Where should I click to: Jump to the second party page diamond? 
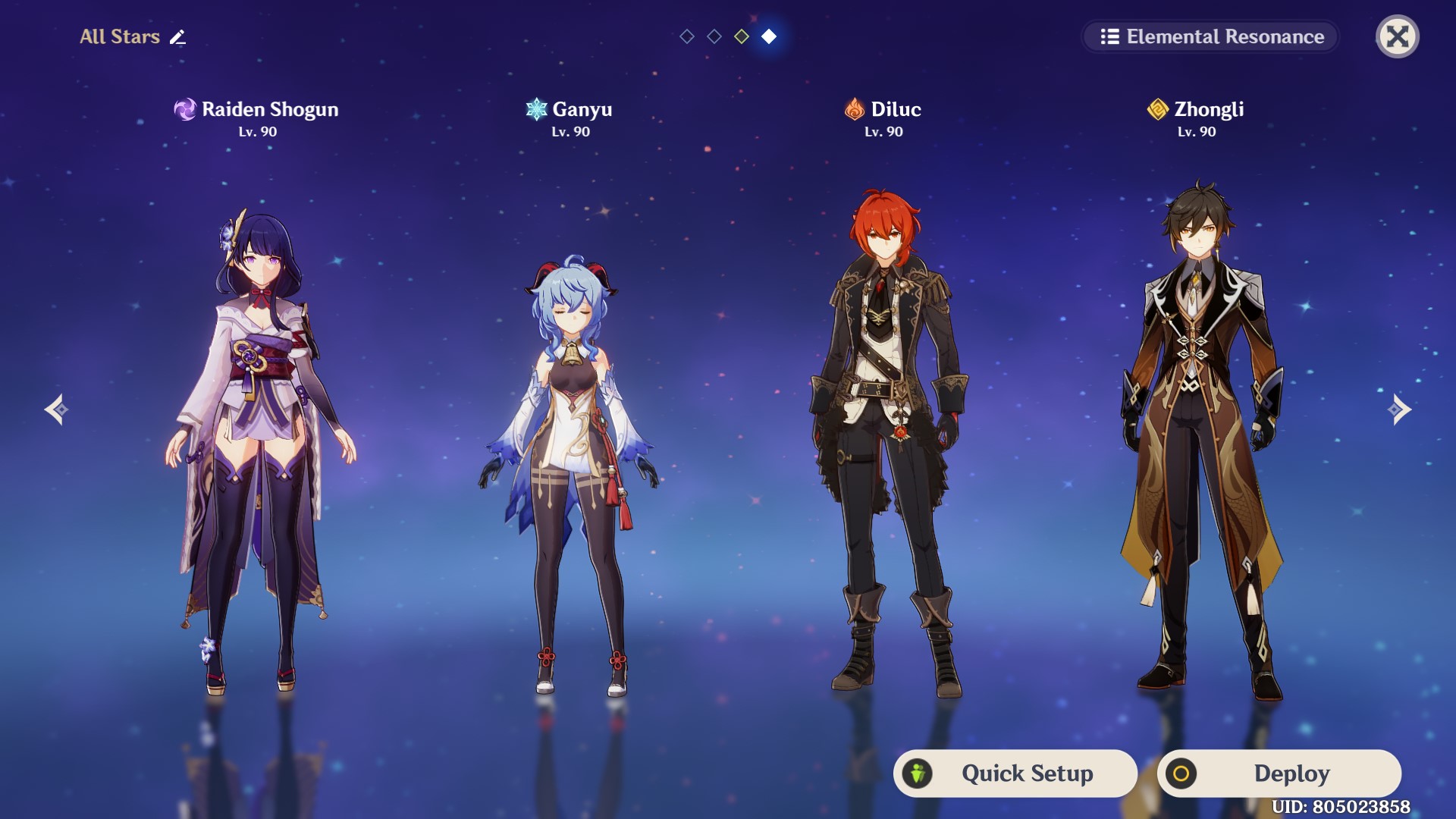[x=714, y=36]
